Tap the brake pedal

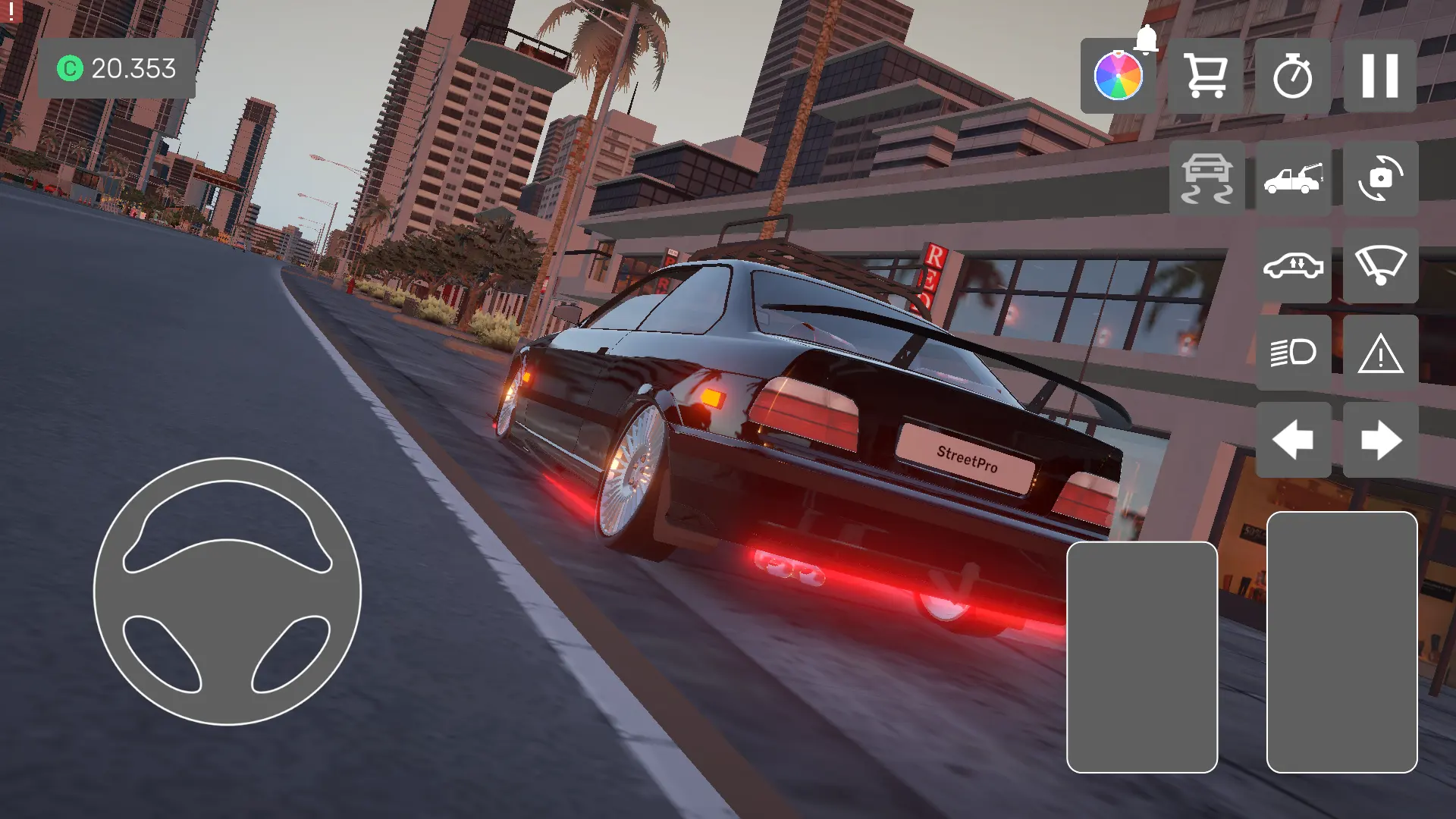pos(1141,657)
